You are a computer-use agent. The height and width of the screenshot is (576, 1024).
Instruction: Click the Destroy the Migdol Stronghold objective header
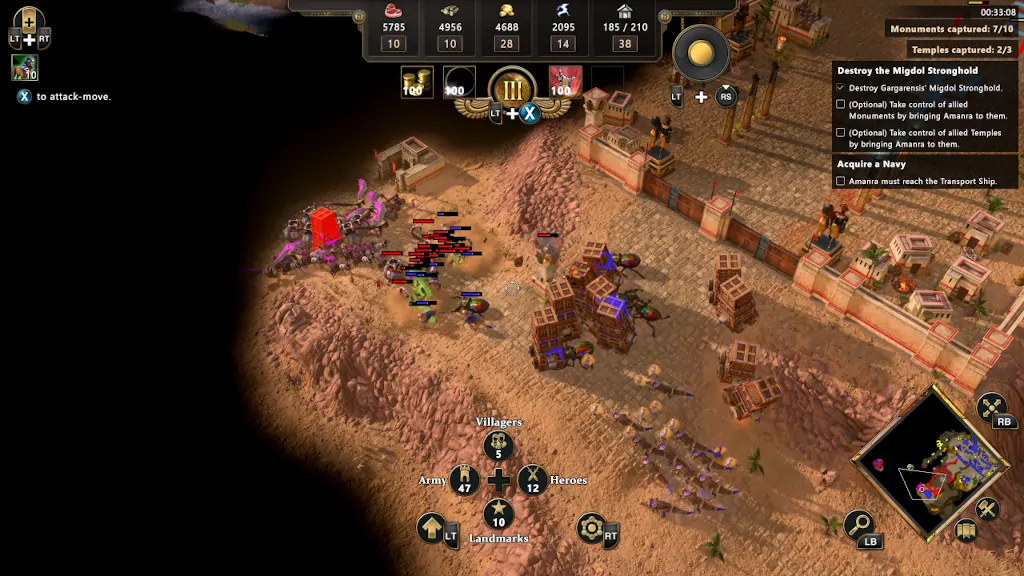(908, 71)
